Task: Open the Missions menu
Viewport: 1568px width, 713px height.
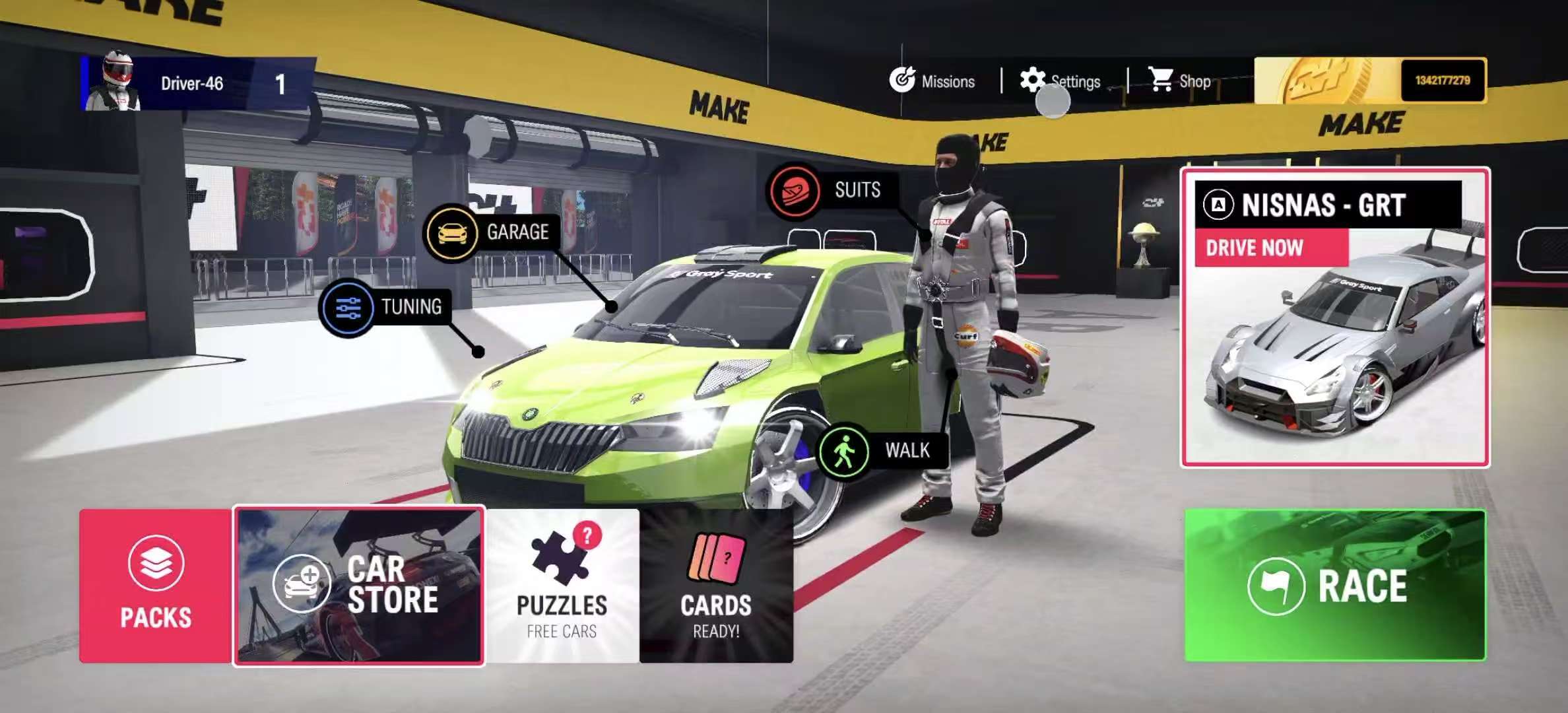Action: (x=932, y=81)
